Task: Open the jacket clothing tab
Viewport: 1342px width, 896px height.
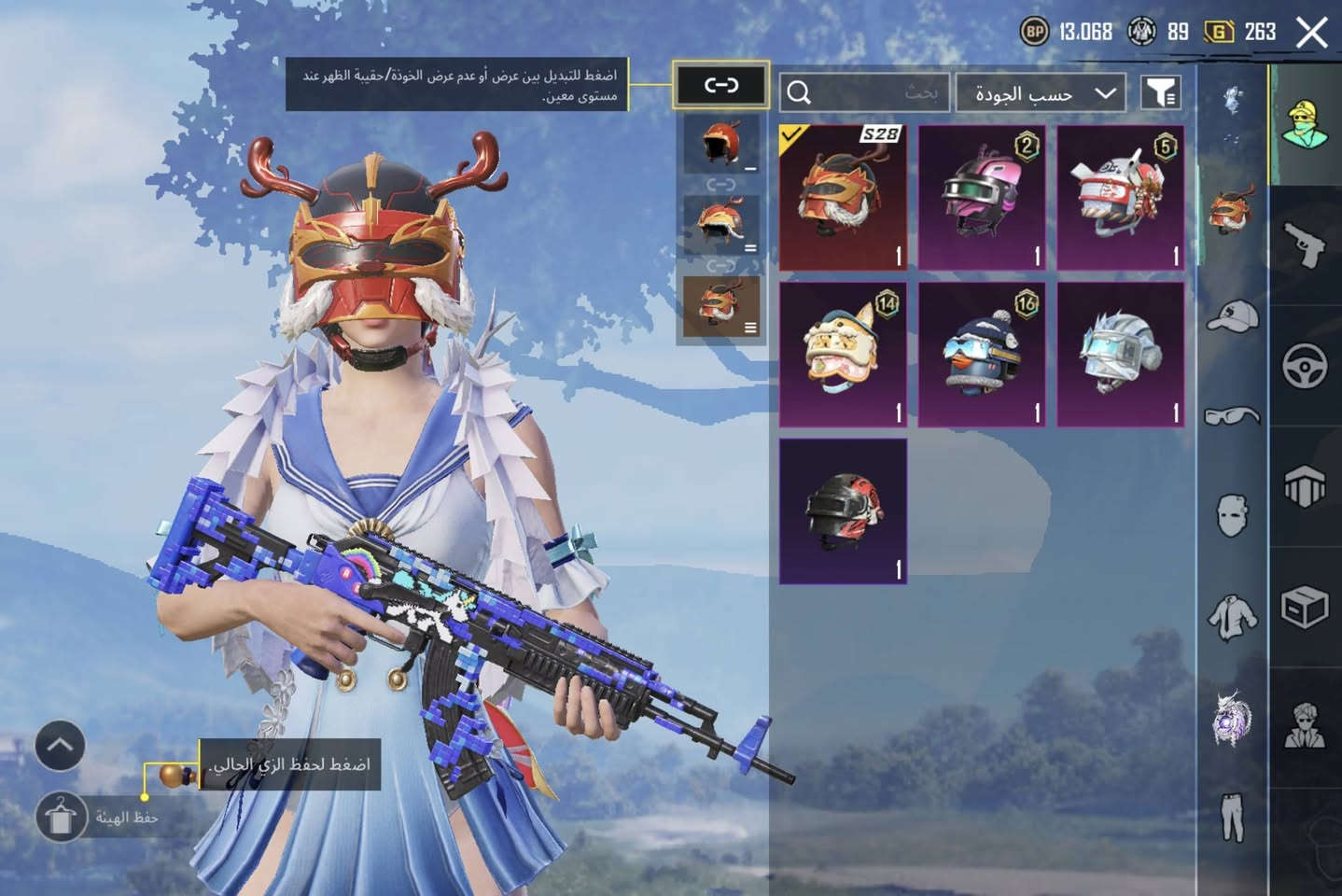Action: (1232, 617)
